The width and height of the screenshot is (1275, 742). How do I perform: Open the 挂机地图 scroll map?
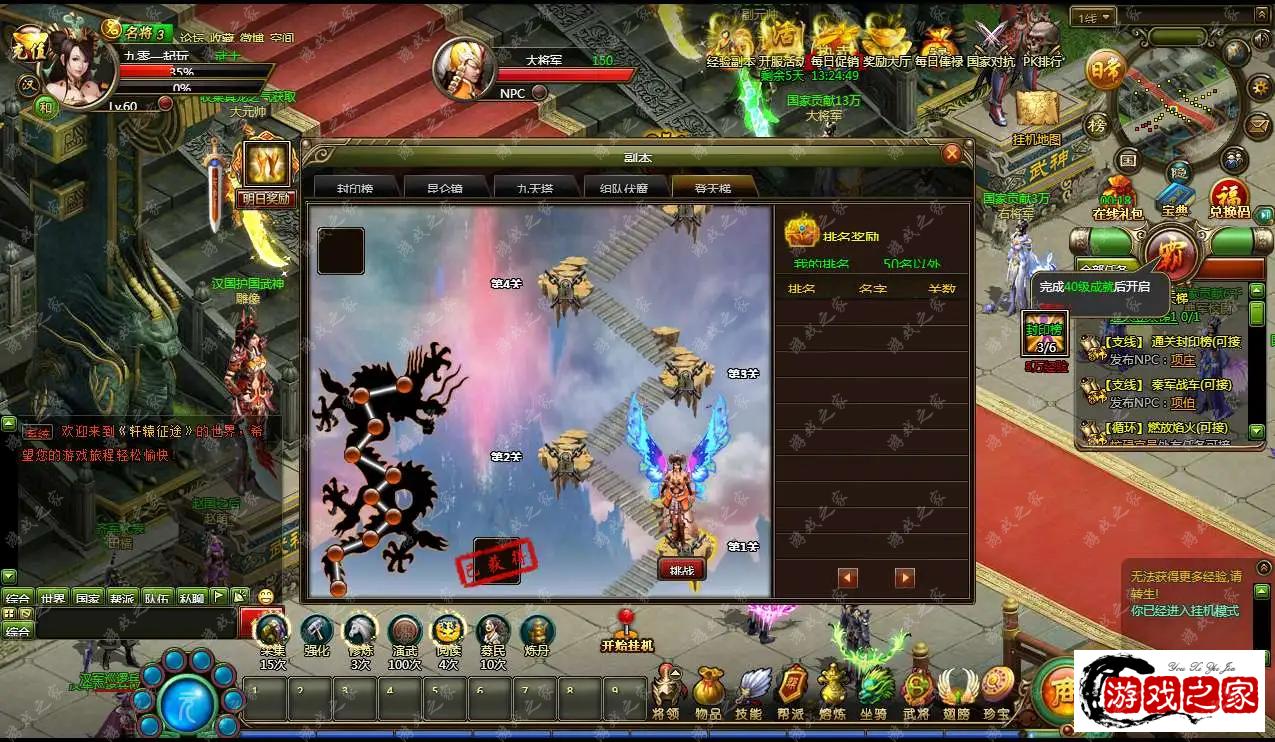click(1037, 113)
